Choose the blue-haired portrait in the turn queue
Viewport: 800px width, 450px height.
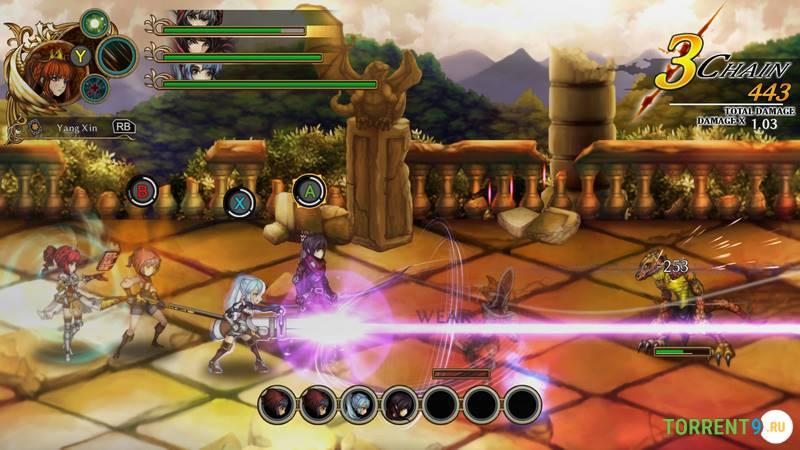tap(358, 404)
